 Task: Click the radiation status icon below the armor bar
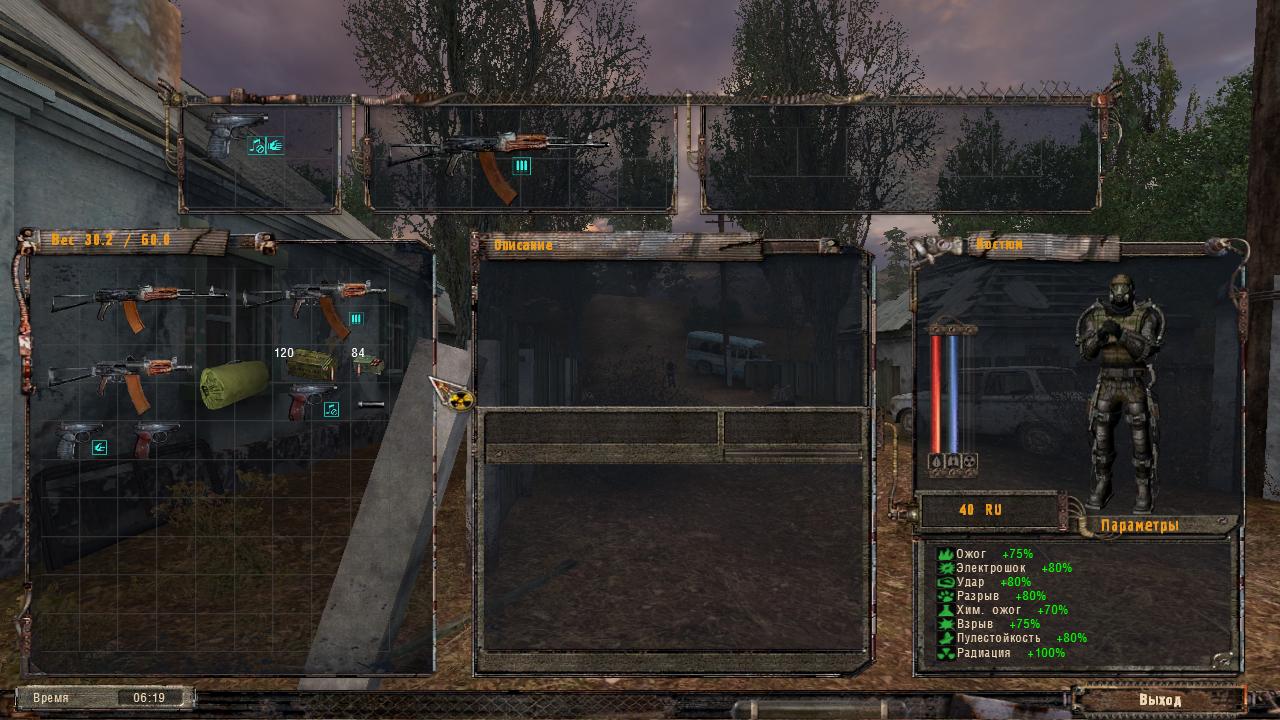click(969, 461)
